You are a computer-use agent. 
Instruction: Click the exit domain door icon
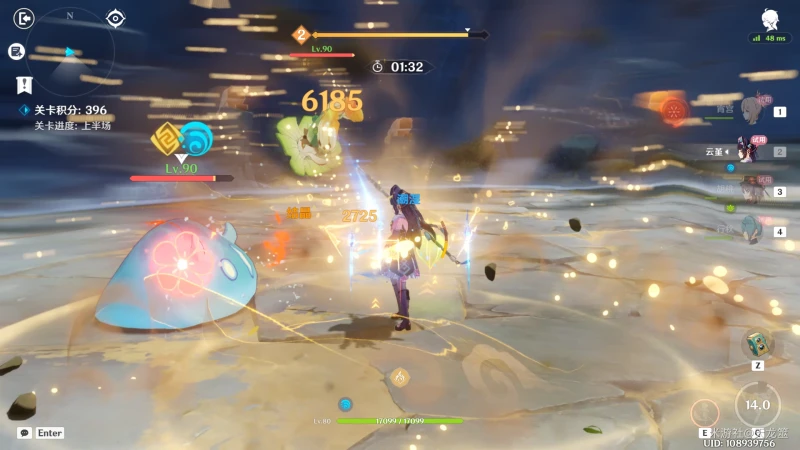coord(25,18)
